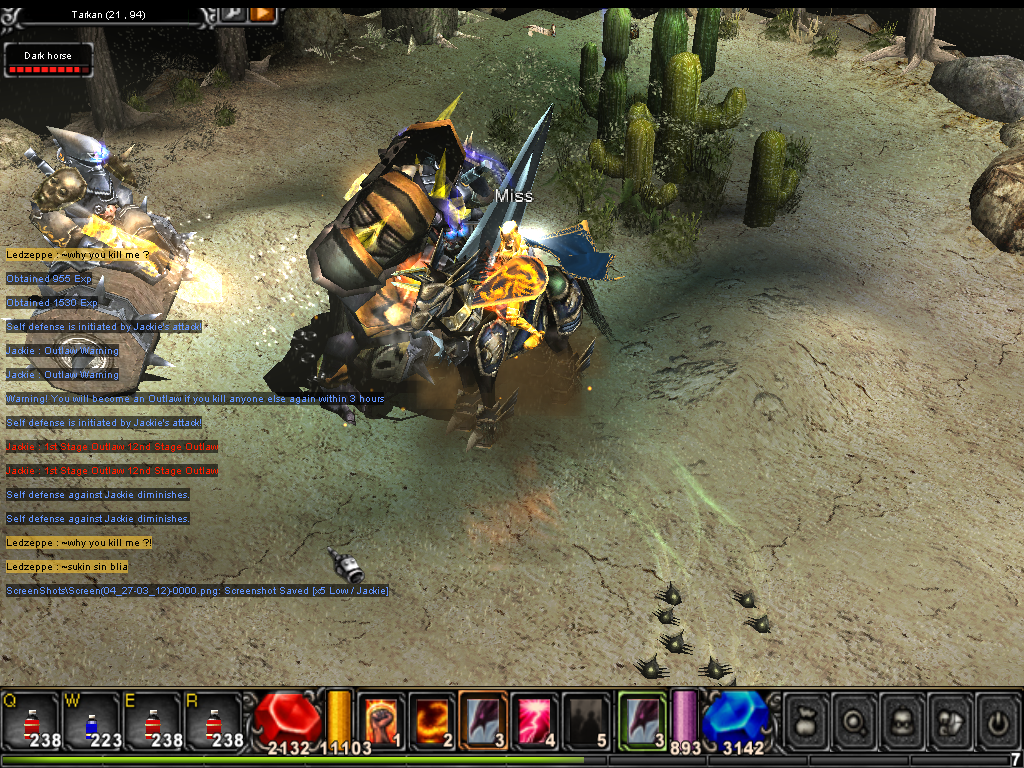Click the Dark horse pet status box
The image size is (1024, 768).
49,60
